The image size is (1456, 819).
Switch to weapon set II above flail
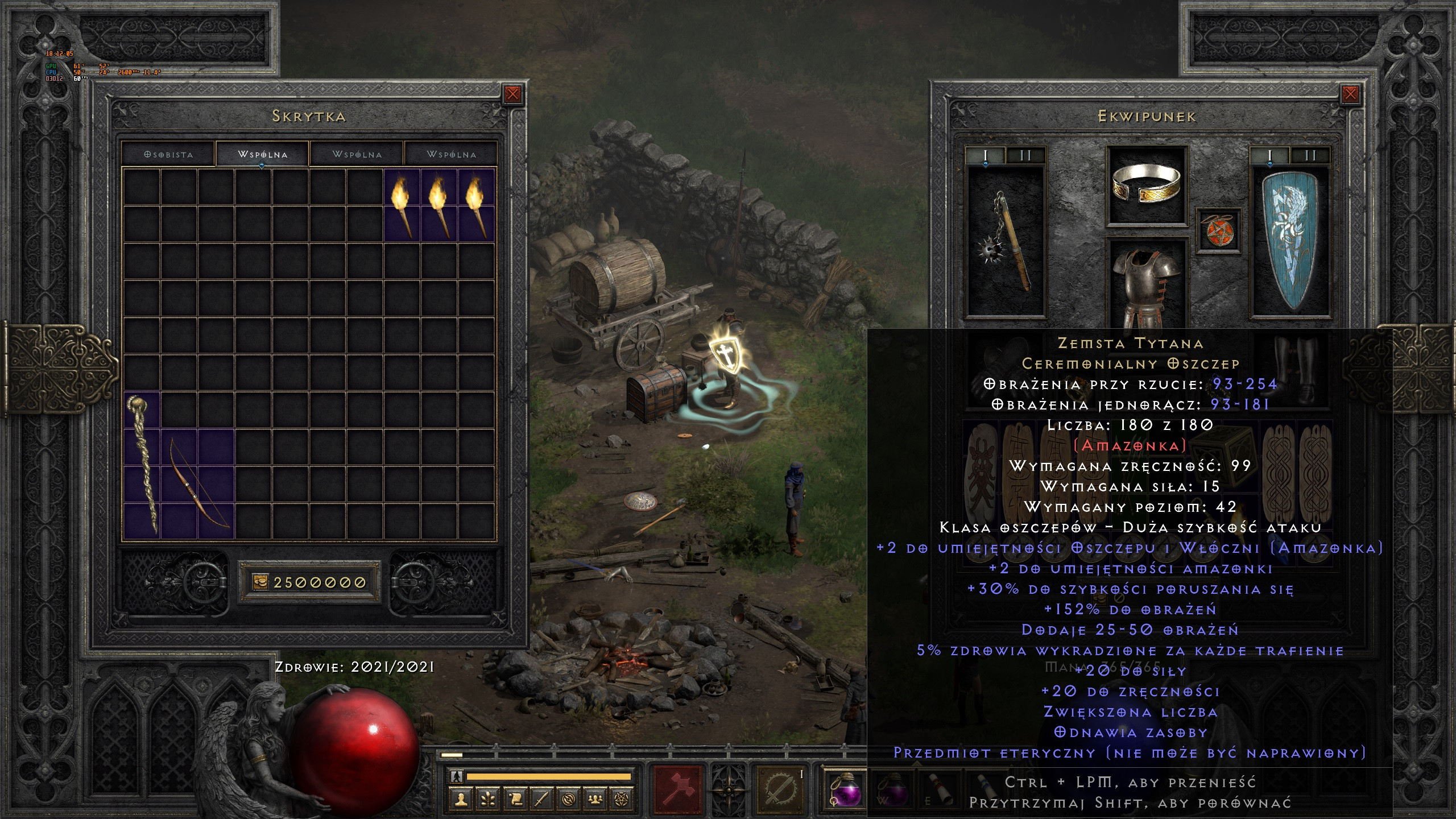coord(1025,155)
